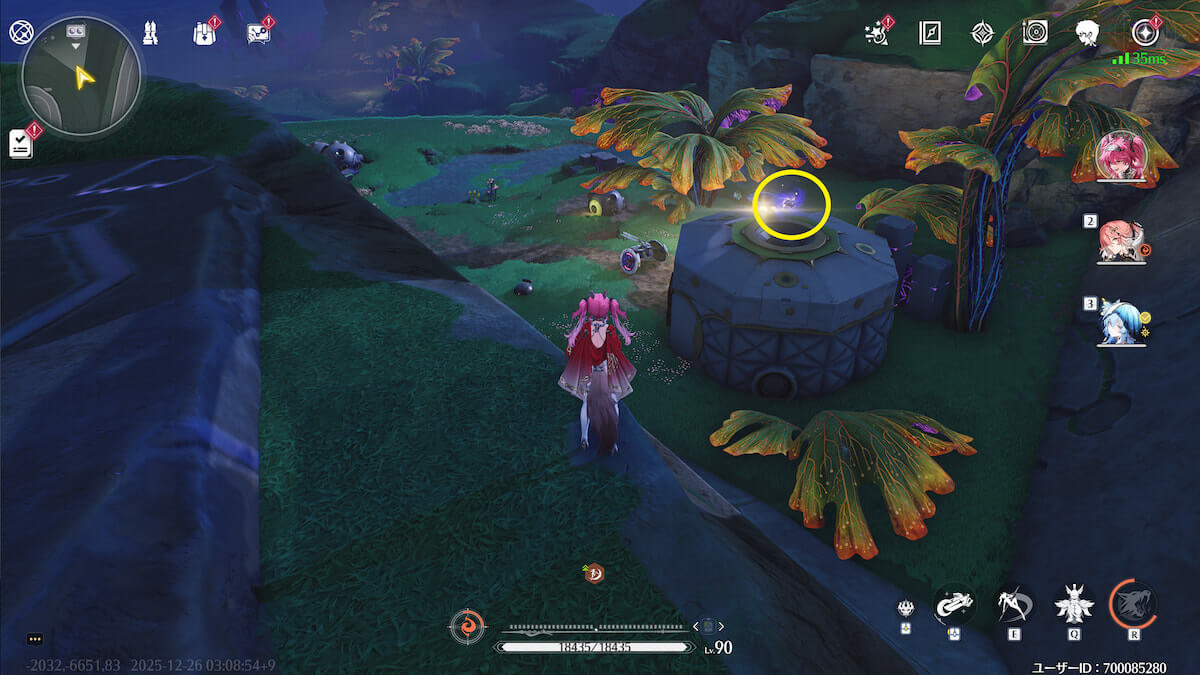Viewport: 1200px width, 675px height.
Task: Open the globe menu icon beside the minimap
Action: pos(19,32)
